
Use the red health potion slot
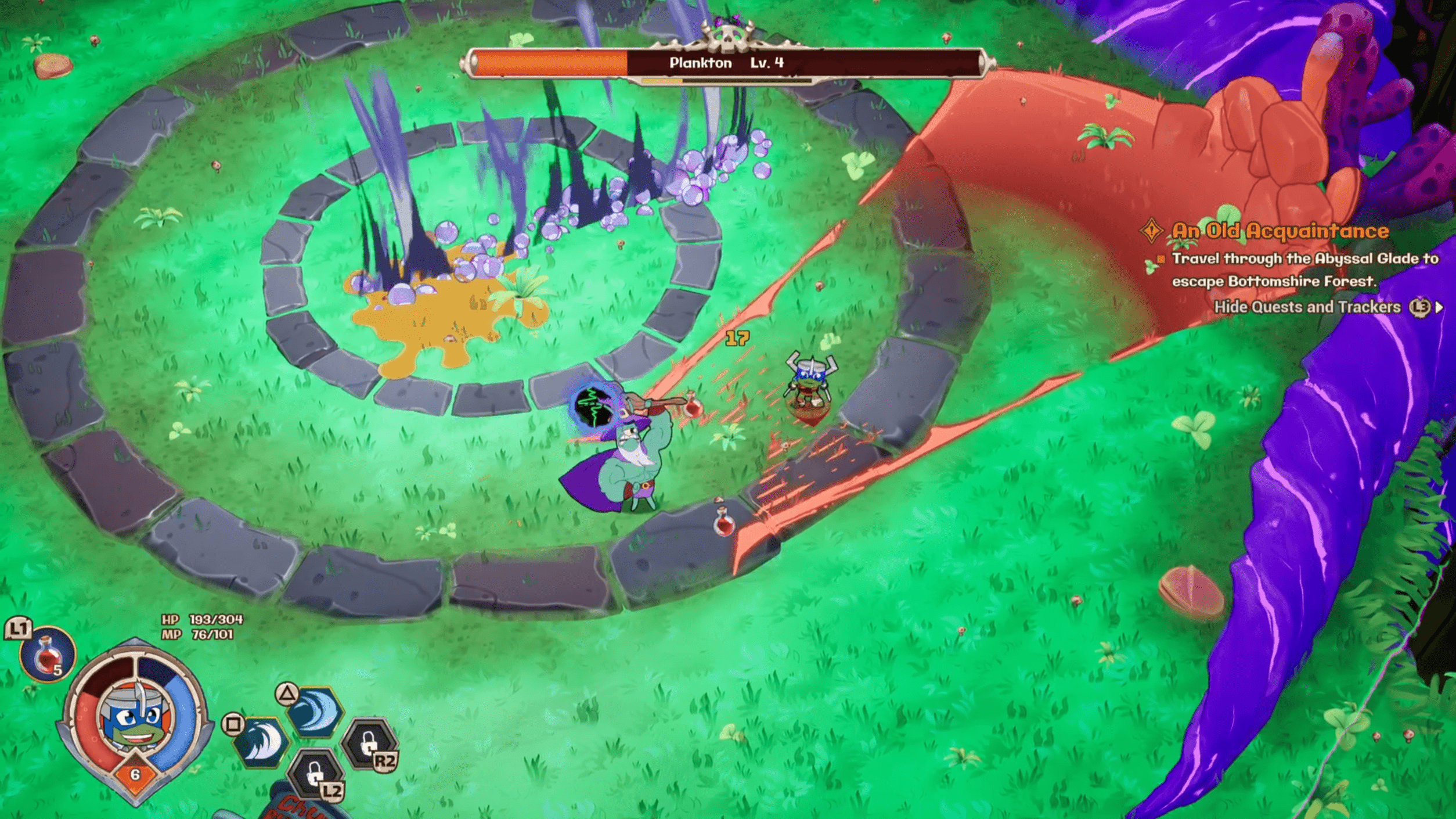point(48,655)
